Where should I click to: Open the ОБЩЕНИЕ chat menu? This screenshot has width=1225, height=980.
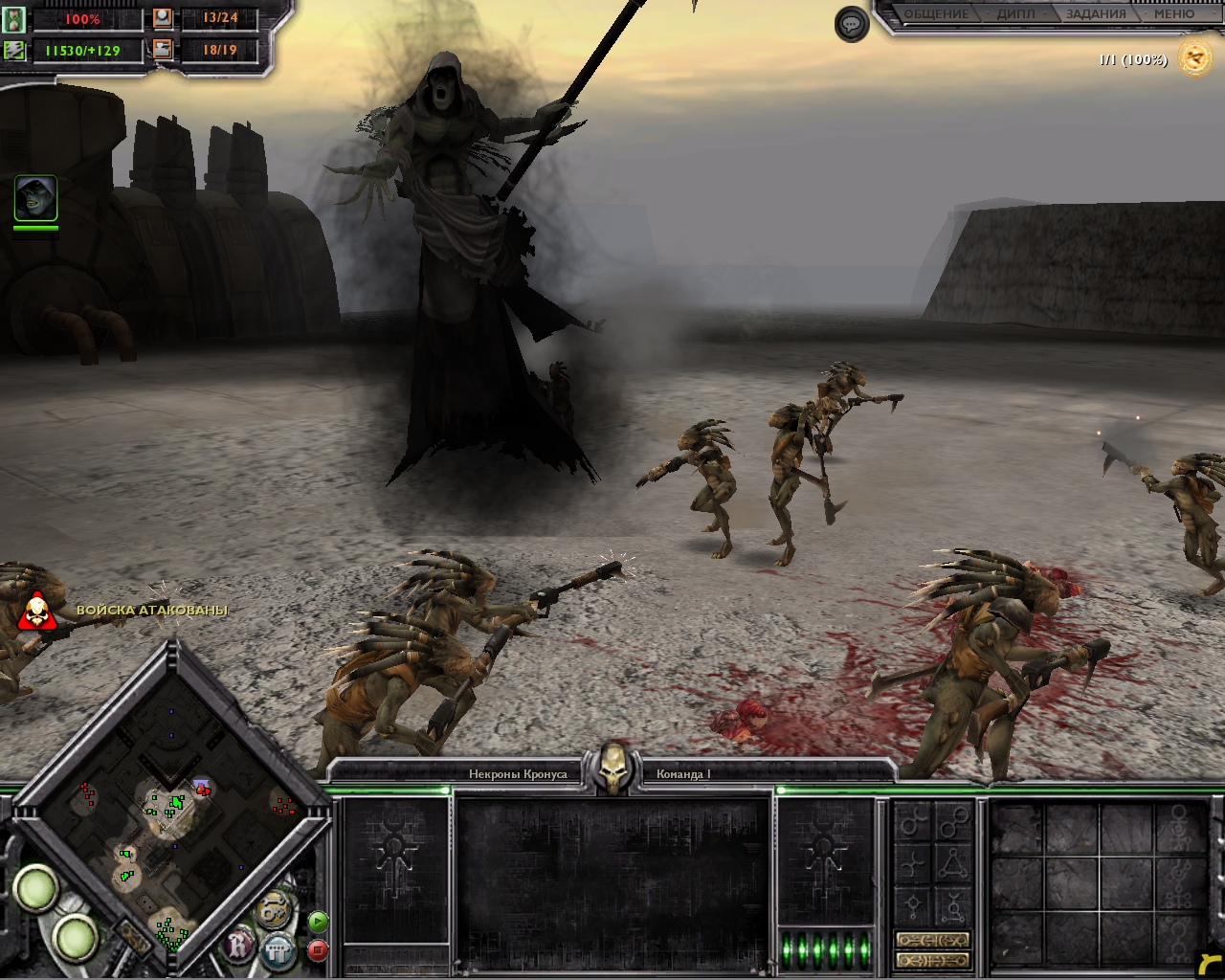click(x=936, y=14)
